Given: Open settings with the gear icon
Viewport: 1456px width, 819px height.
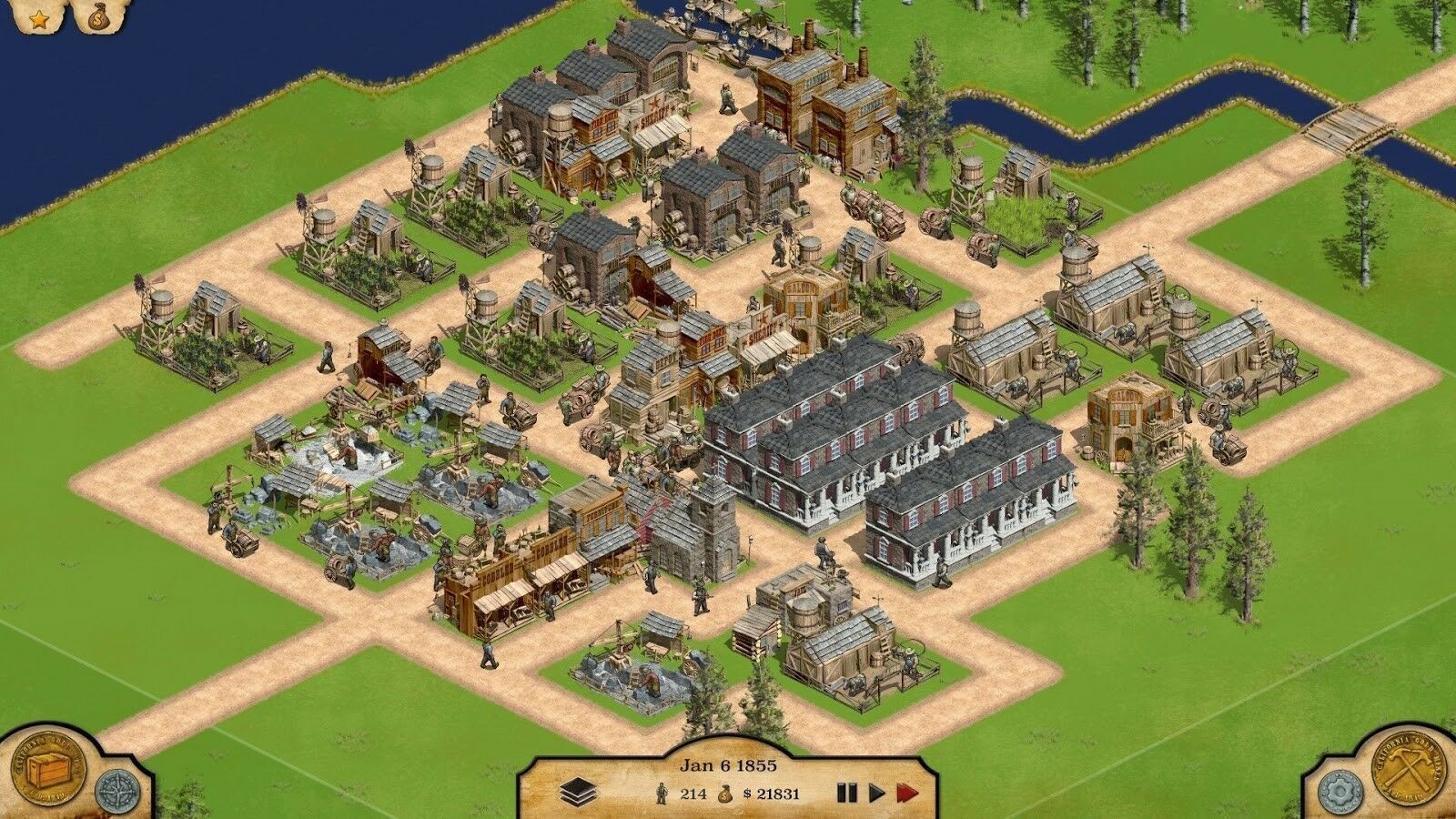Looking at the screenshot, I should click(x=1339, y=789).
